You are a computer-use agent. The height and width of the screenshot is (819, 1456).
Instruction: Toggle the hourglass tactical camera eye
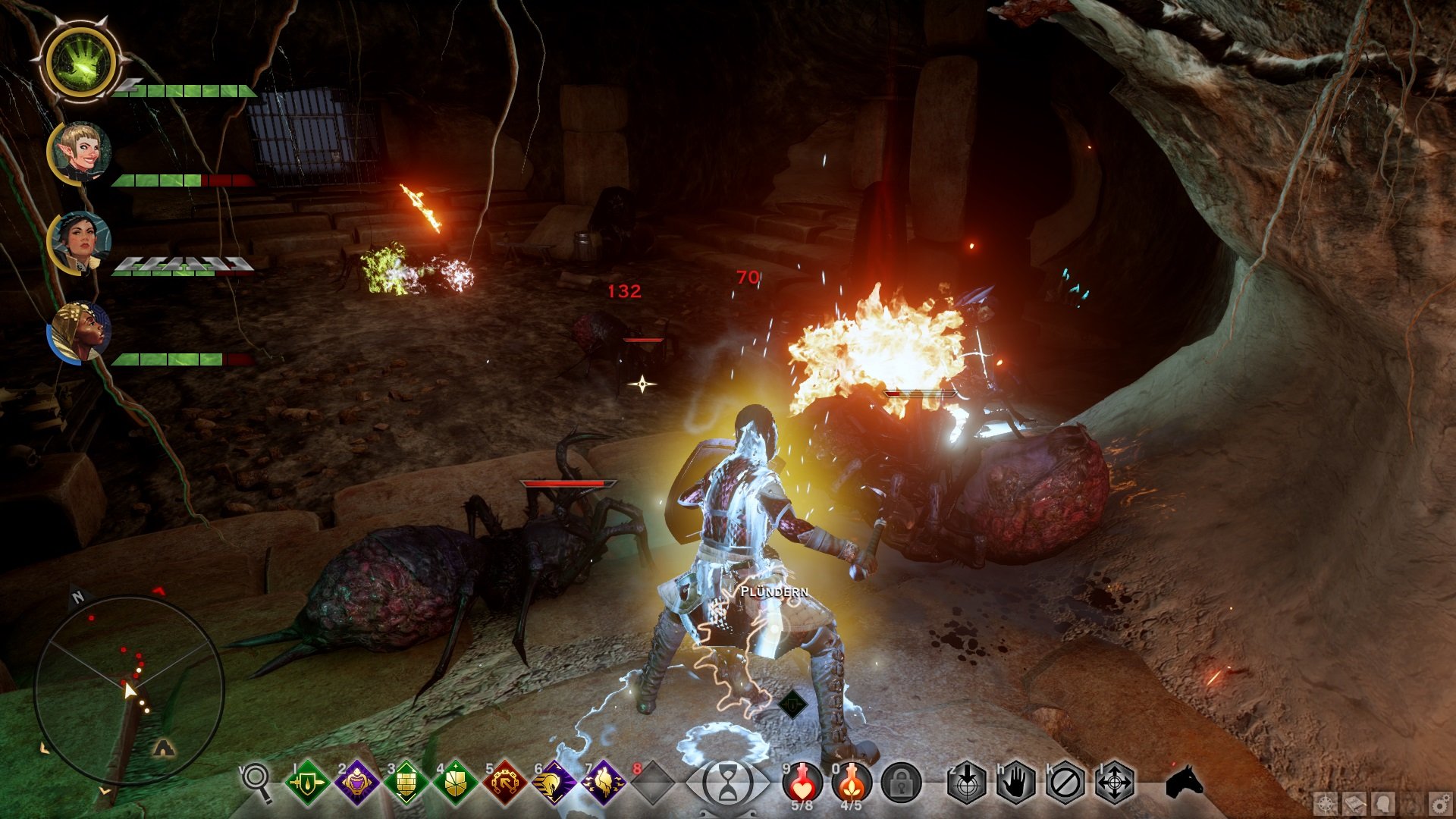click(x=727, y=783)
